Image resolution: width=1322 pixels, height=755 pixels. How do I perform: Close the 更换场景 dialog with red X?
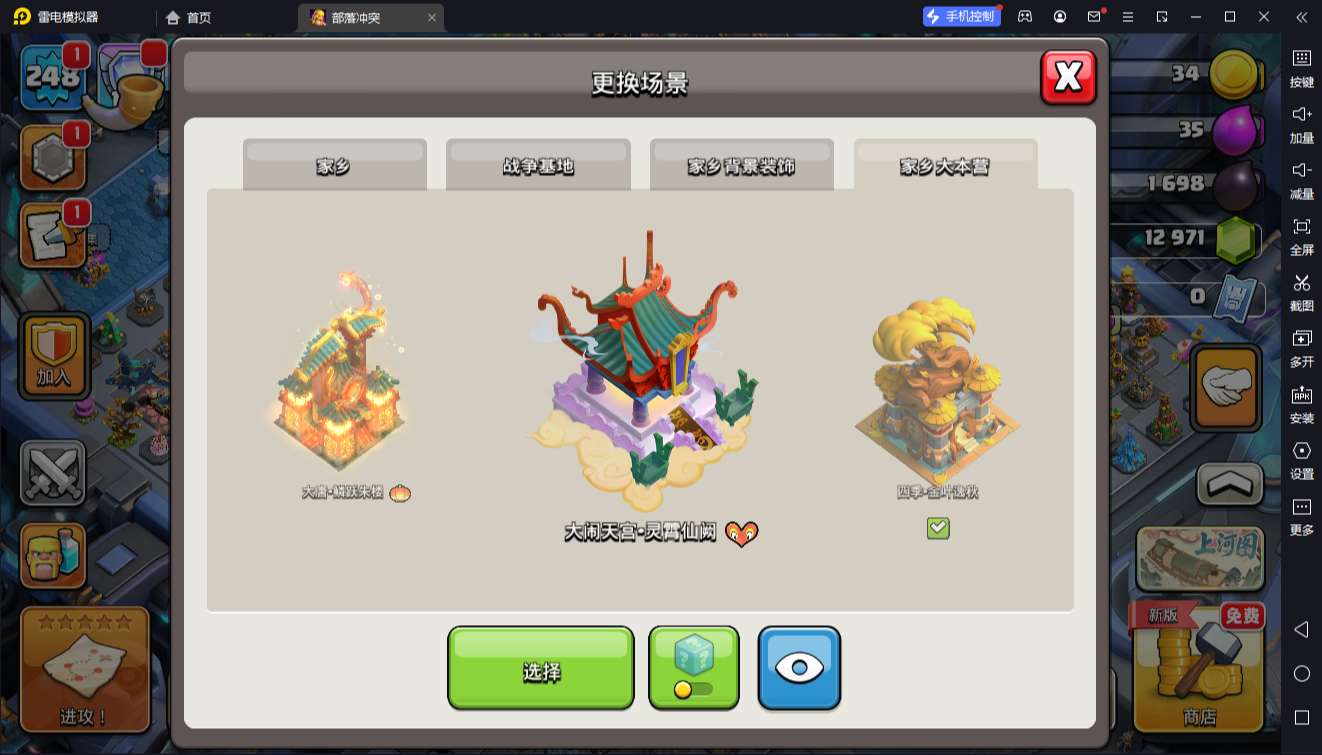[x=1068, y=77]
